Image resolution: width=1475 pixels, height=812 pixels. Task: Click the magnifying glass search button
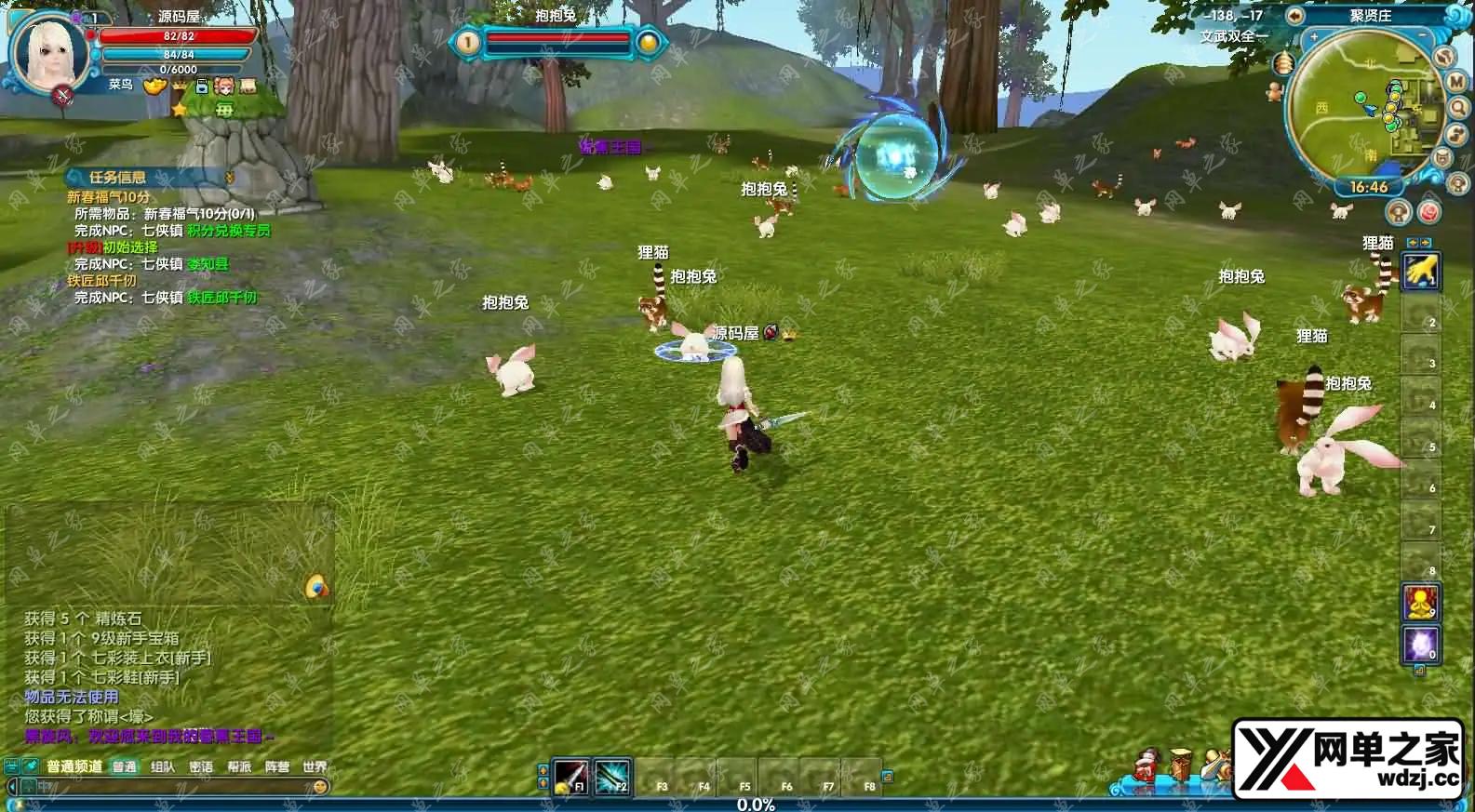[x=1458, y=108]
